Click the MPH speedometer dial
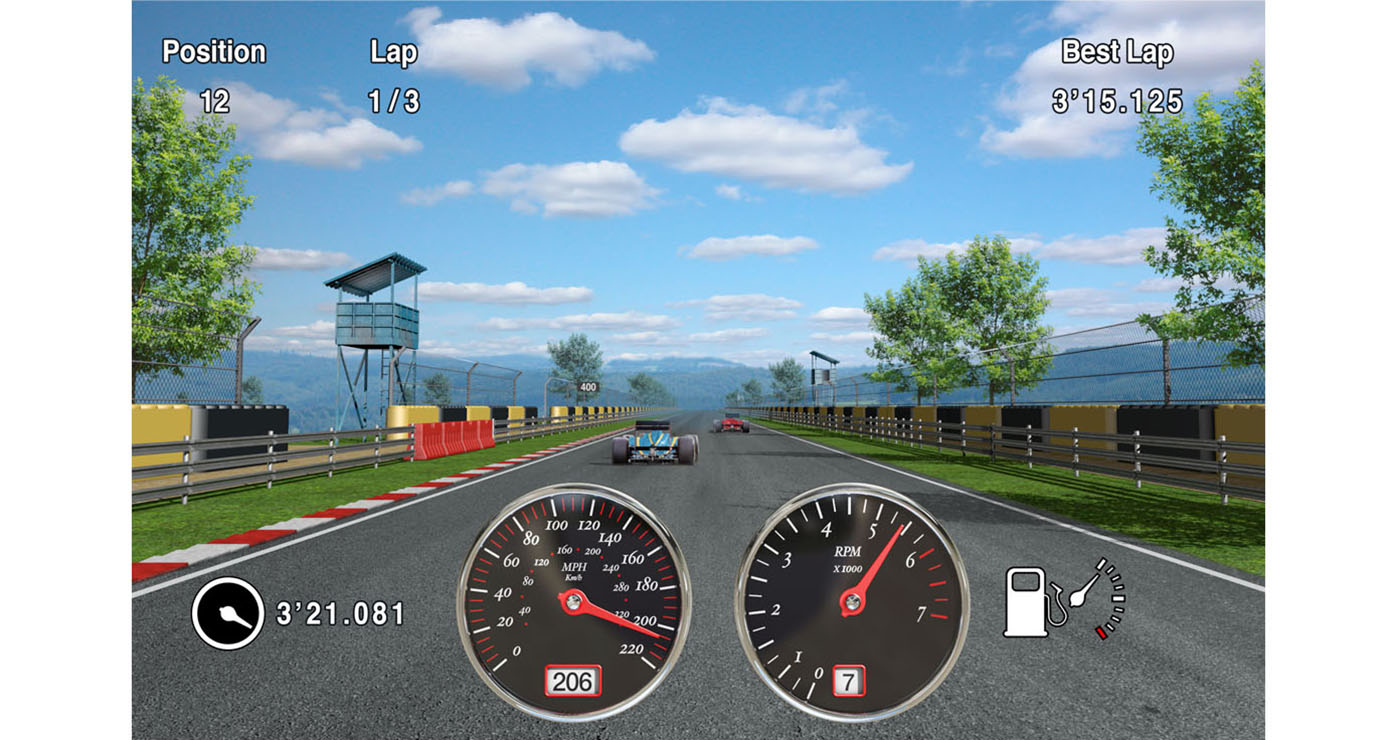 coord(573,601)
